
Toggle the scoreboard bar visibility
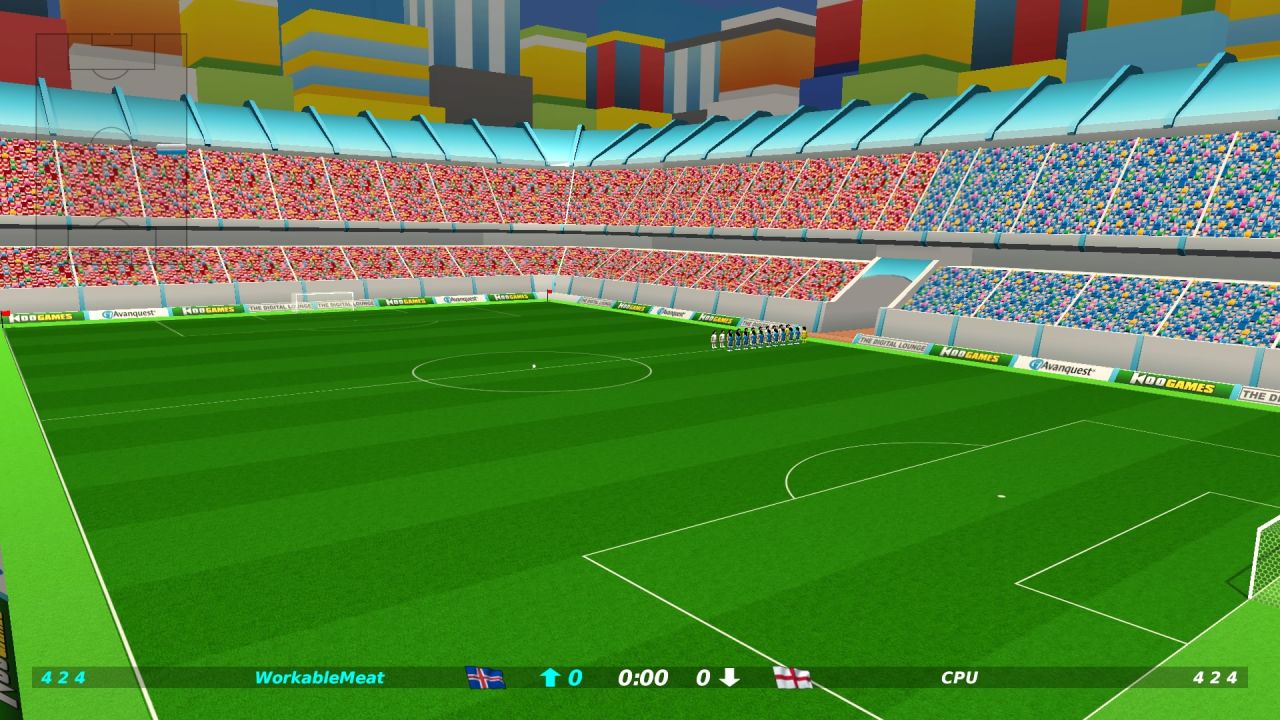(x=640, y=678)
